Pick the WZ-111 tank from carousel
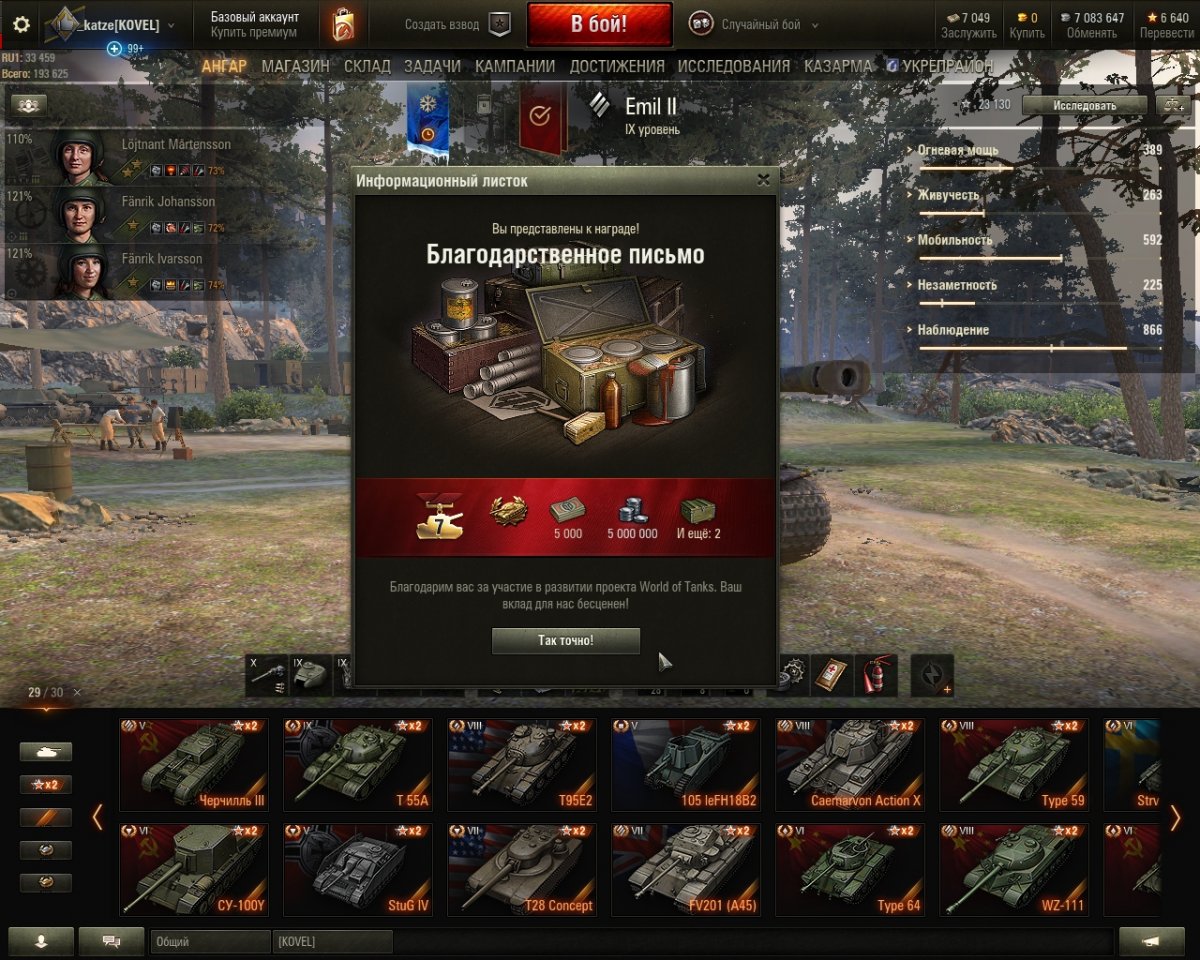Screen dimensions: 1200x960 [1013, 869]
